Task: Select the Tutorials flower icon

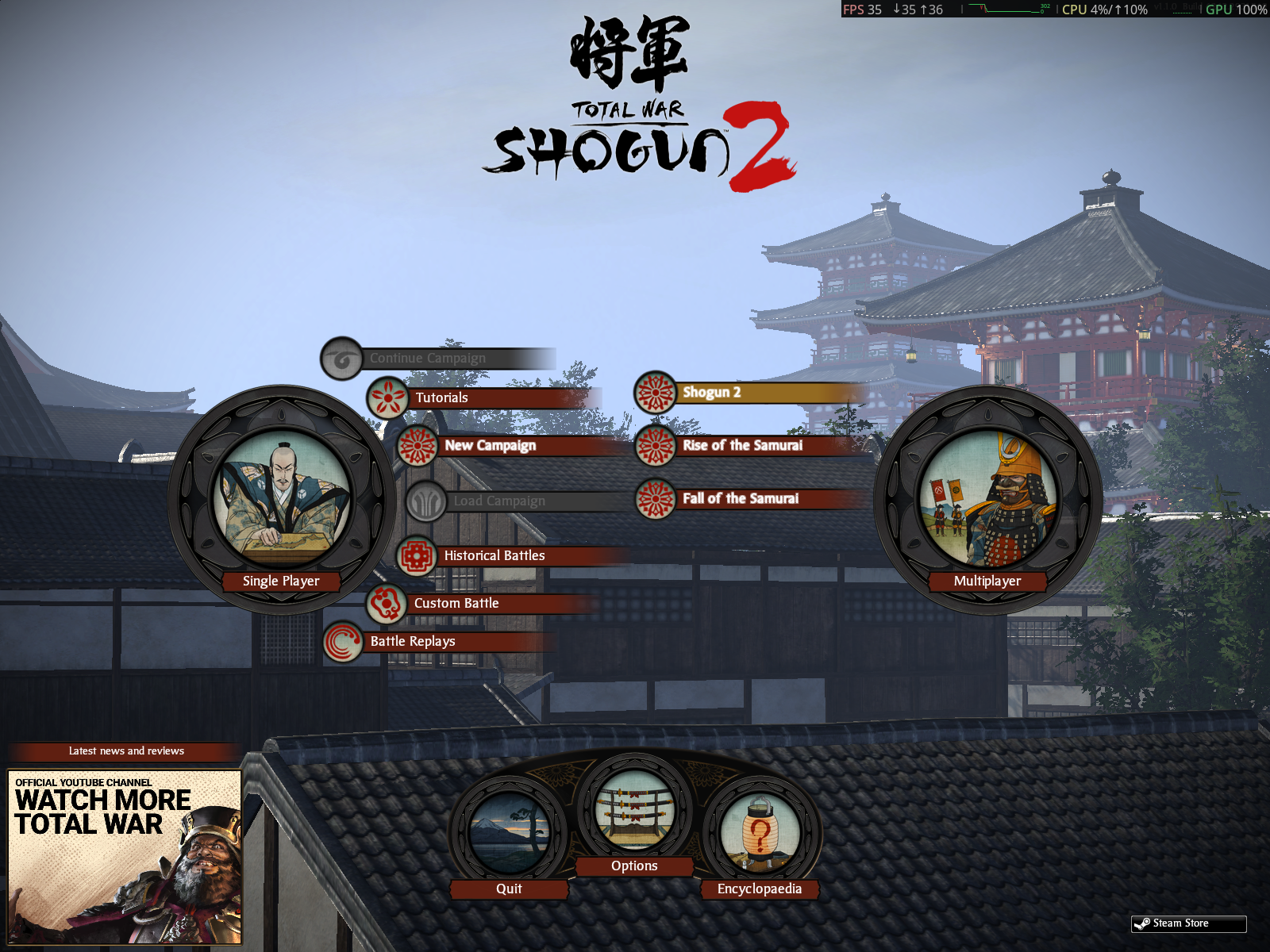Action: click(x=387, y=397)
